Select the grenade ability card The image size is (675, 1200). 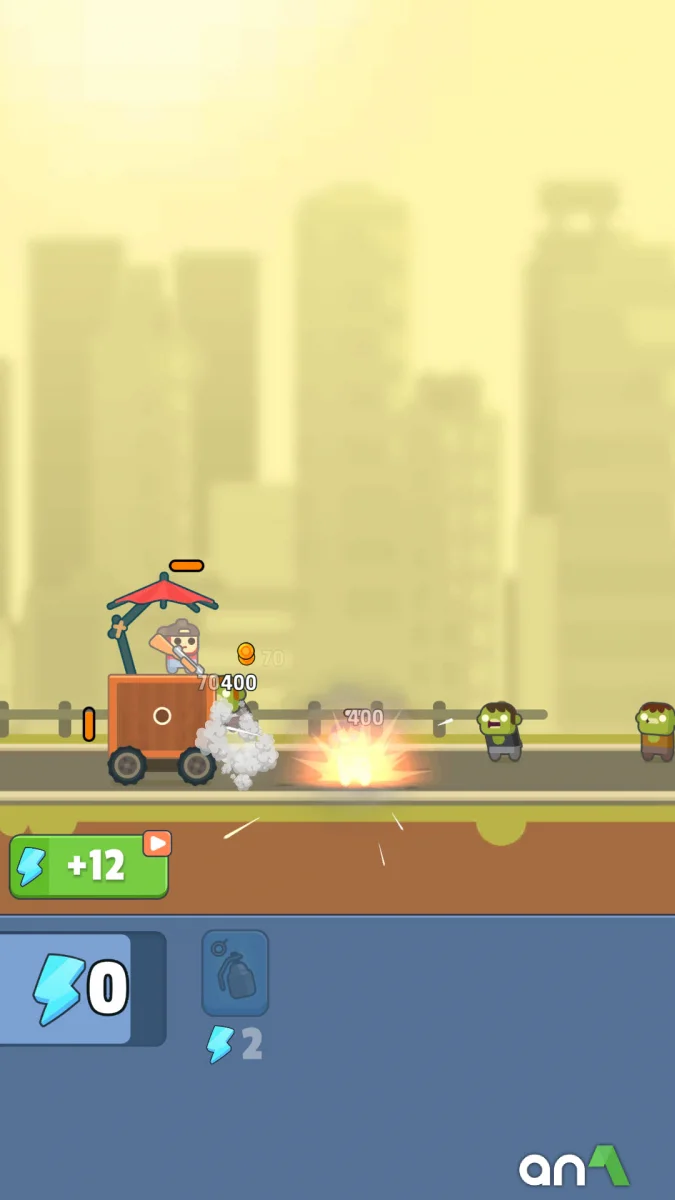[235, 973]
